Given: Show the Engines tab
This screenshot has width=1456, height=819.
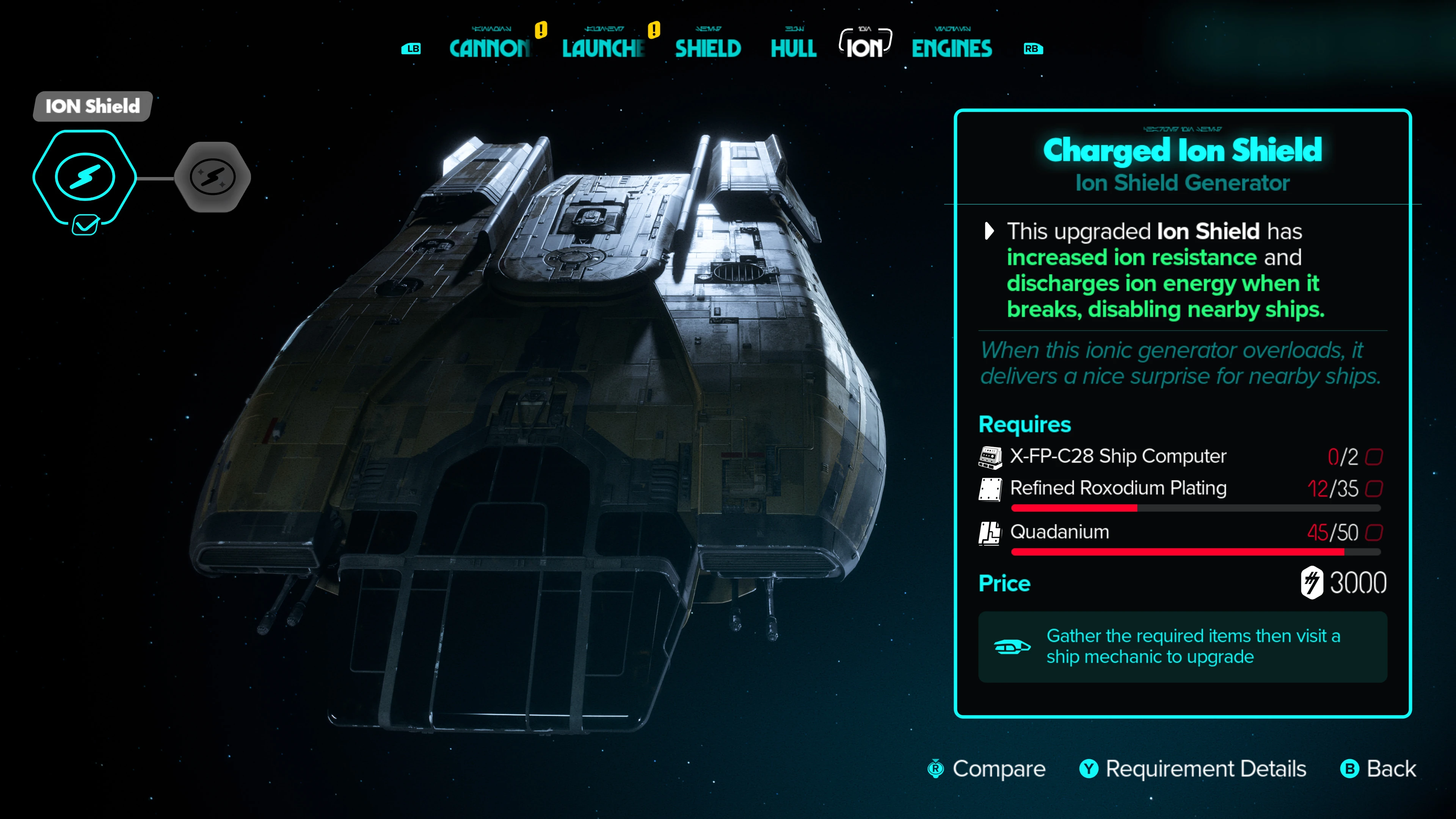Looking at the screenshot, I should click(x=952, y=49).
